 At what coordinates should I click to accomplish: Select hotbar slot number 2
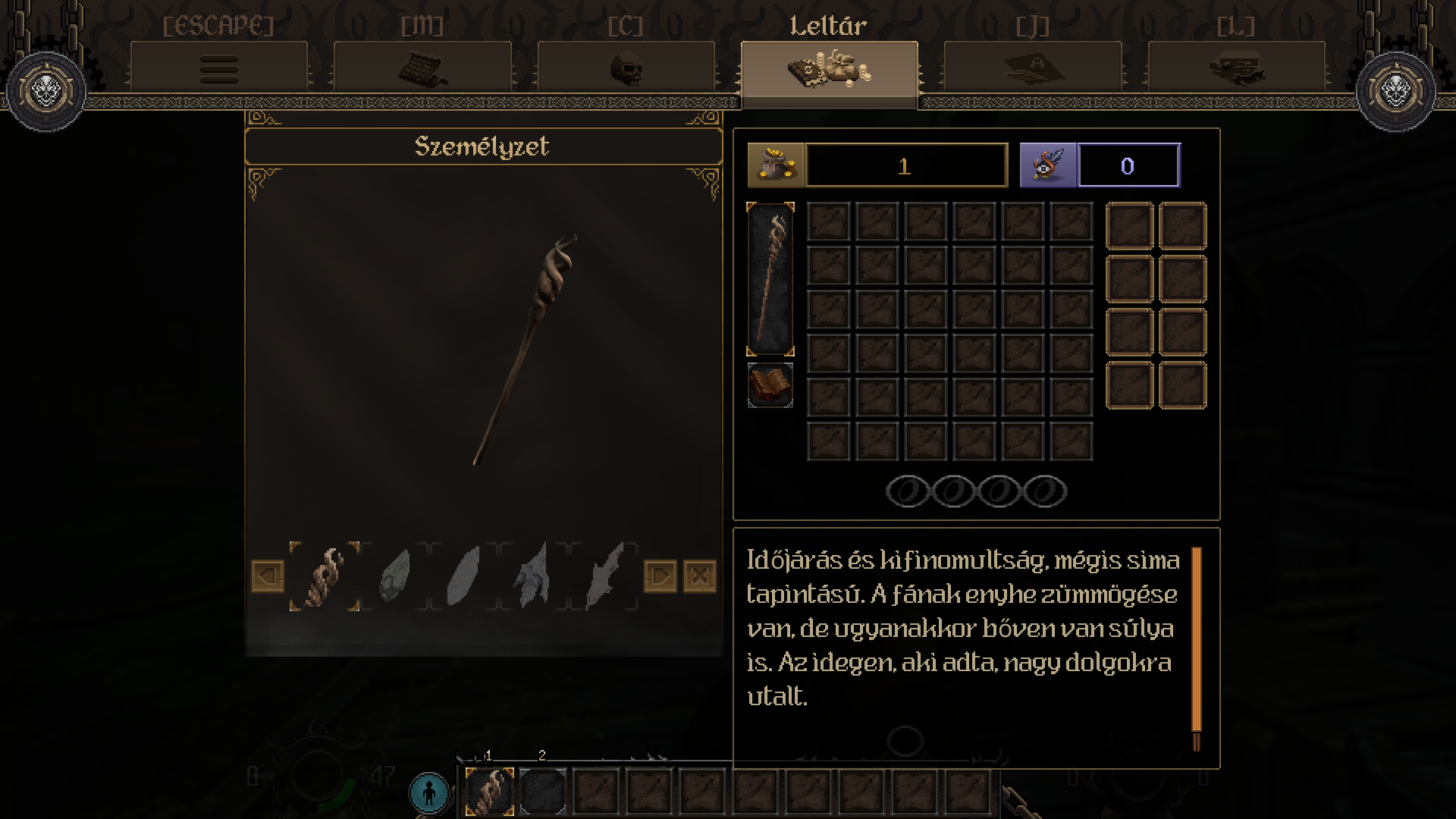tap(542, 791)
